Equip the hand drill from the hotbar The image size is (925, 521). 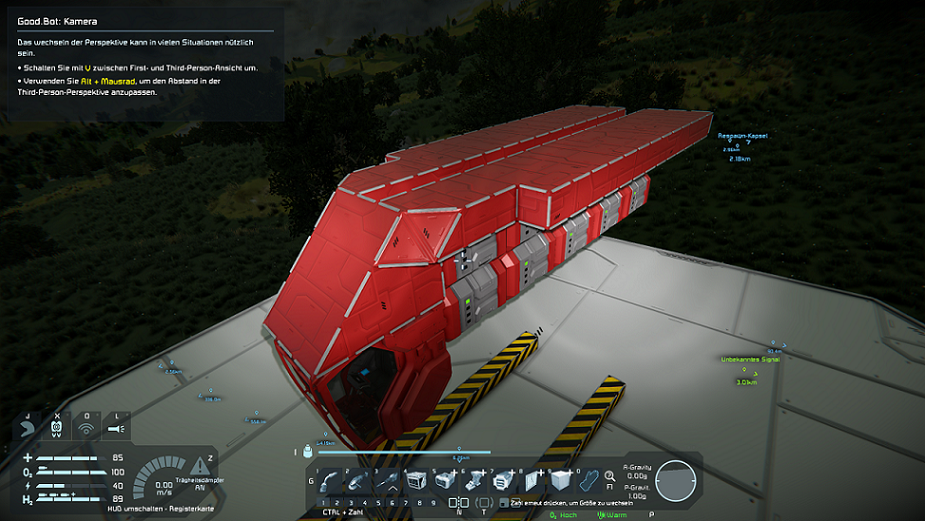pyautogui.click(x=386, y=481)
